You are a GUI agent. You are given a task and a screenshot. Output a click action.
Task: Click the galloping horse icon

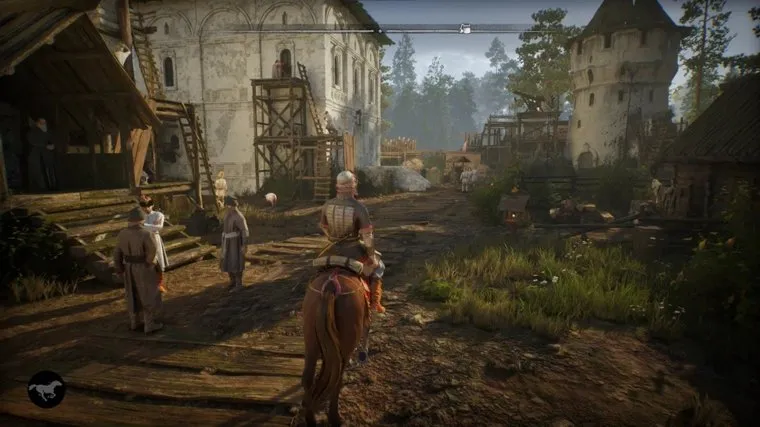[46, 388]
